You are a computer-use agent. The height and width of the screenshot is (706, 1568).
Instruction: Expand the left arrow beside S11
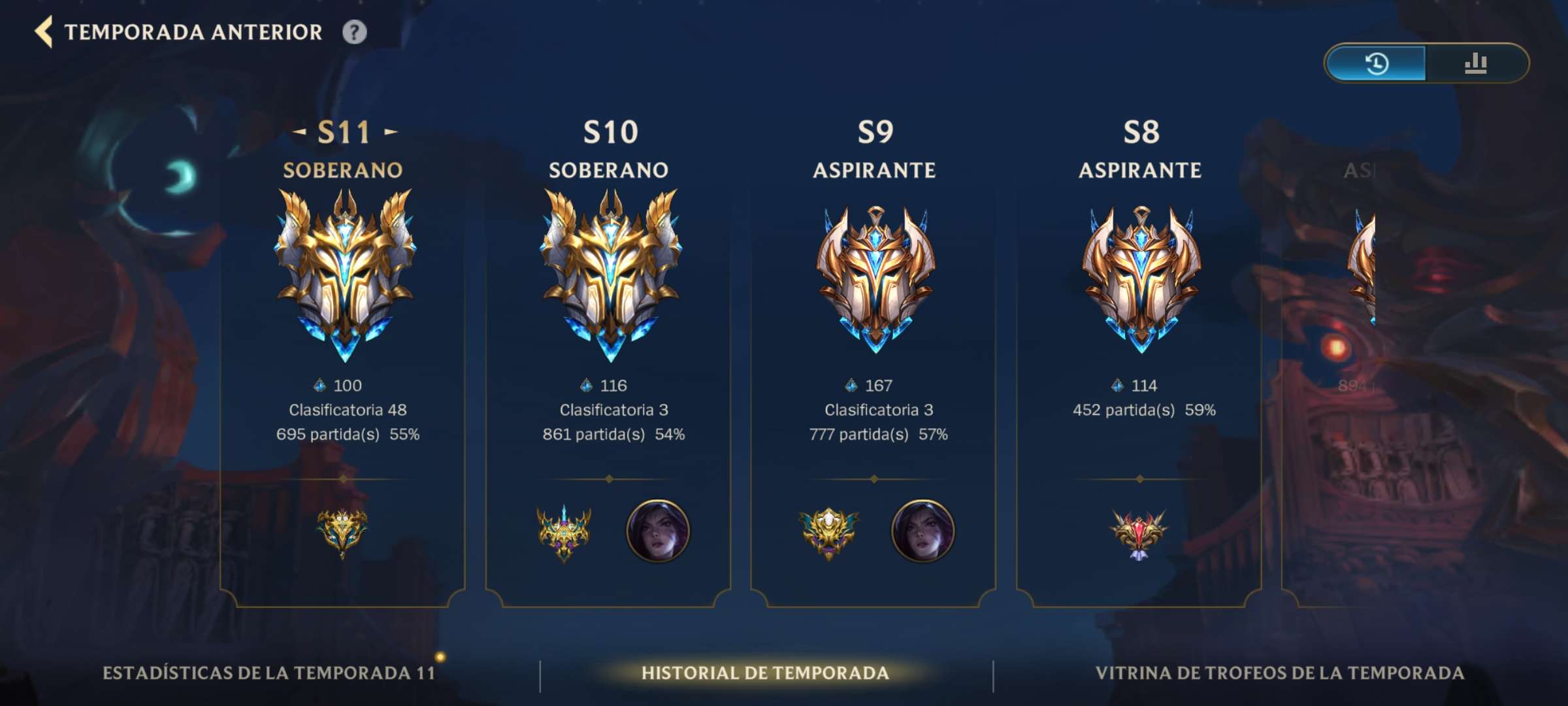(x=299, y=131)
